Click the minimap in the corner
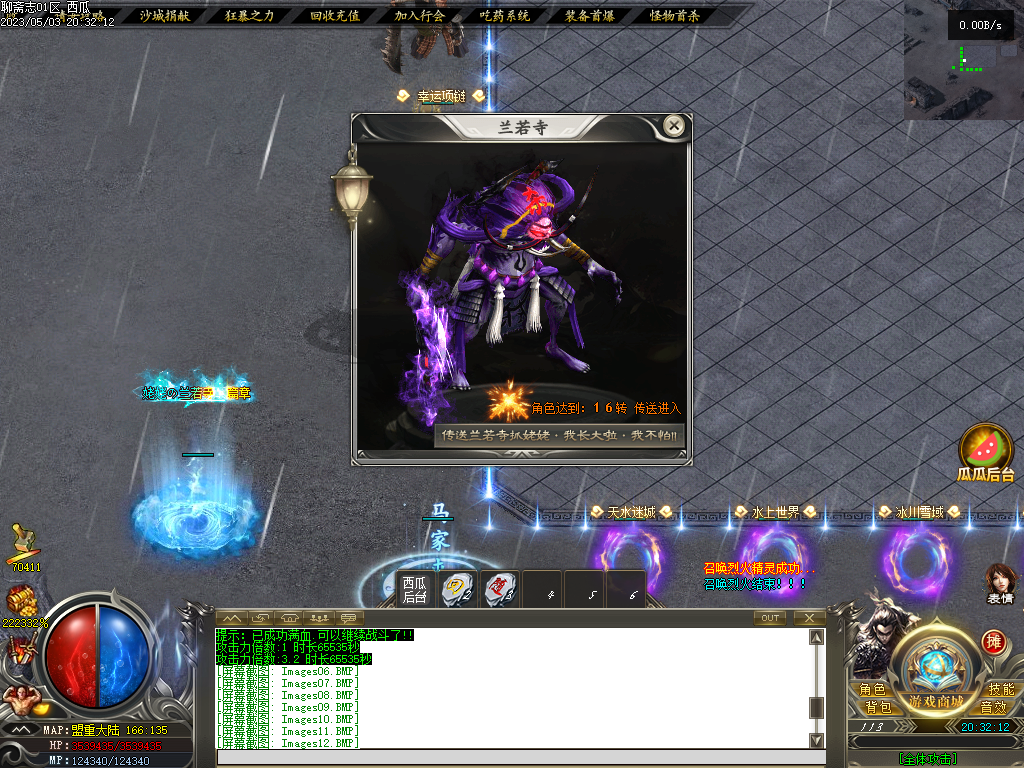1024x768 pixels. tap(964, 60)
